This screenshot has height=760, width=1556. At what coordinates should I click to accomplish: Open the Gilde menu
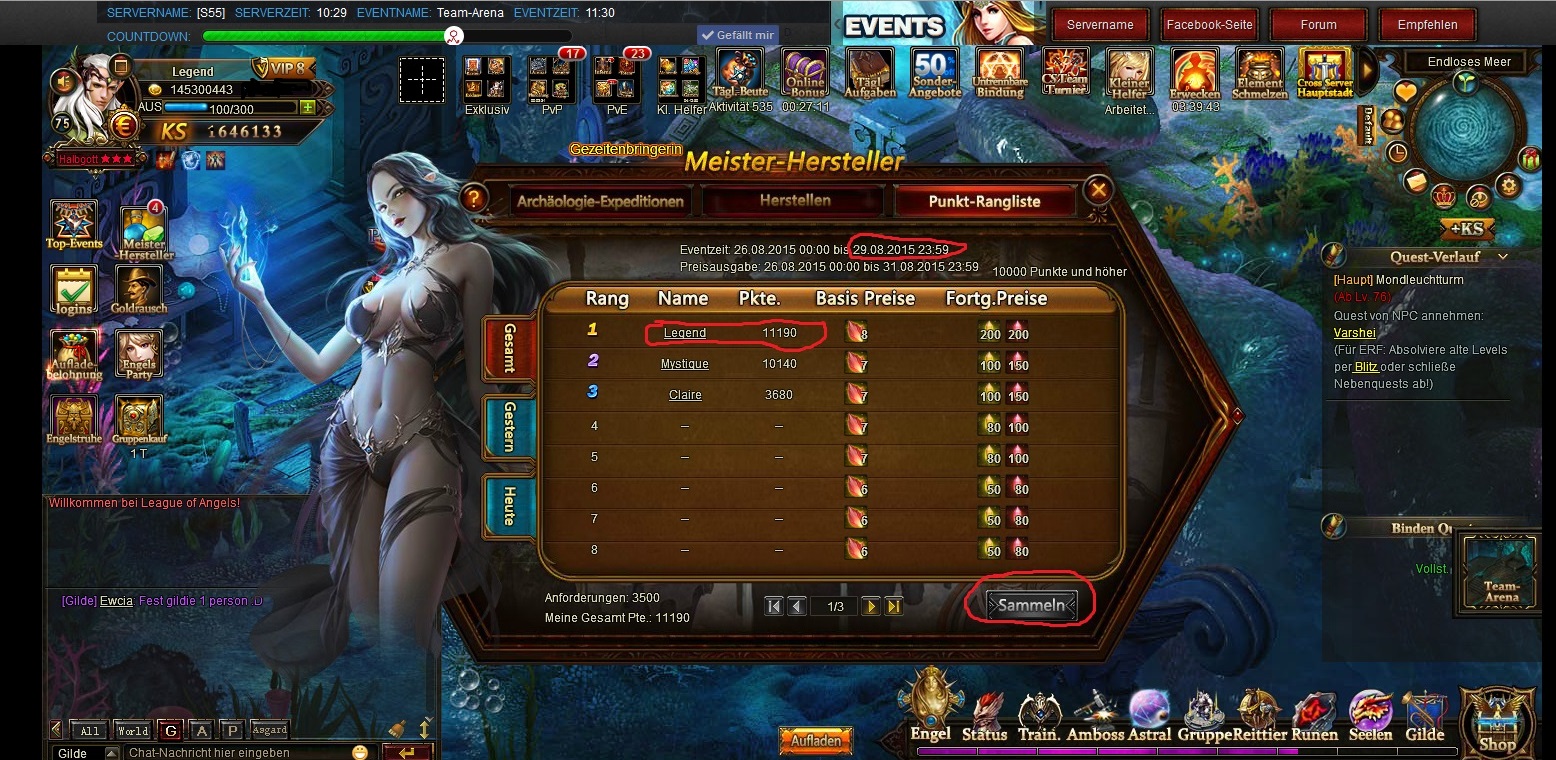[x=1424, y=718]
